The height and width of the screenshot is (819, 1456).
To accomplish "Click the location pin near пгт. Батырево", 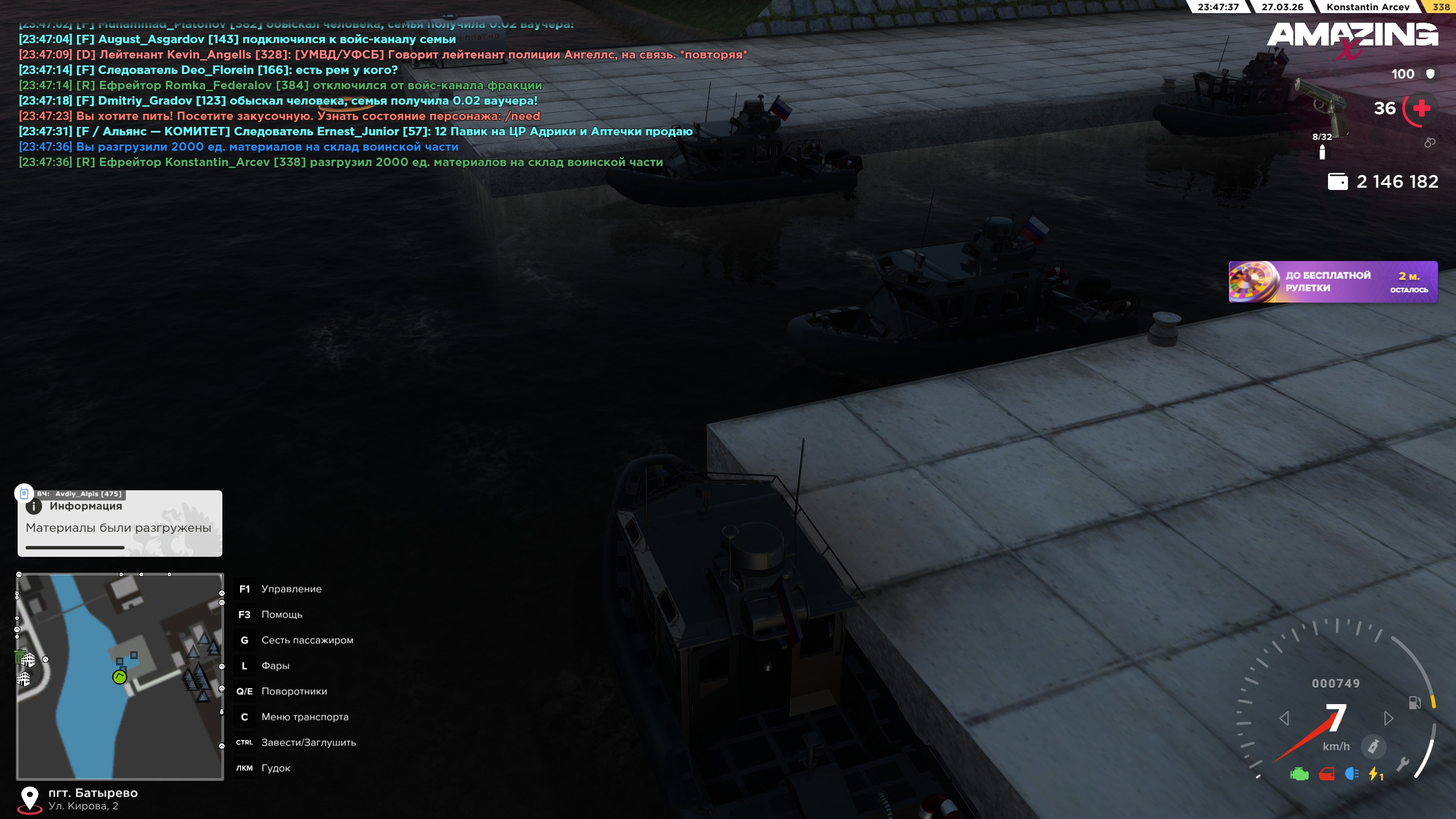I will click(30, 798).
